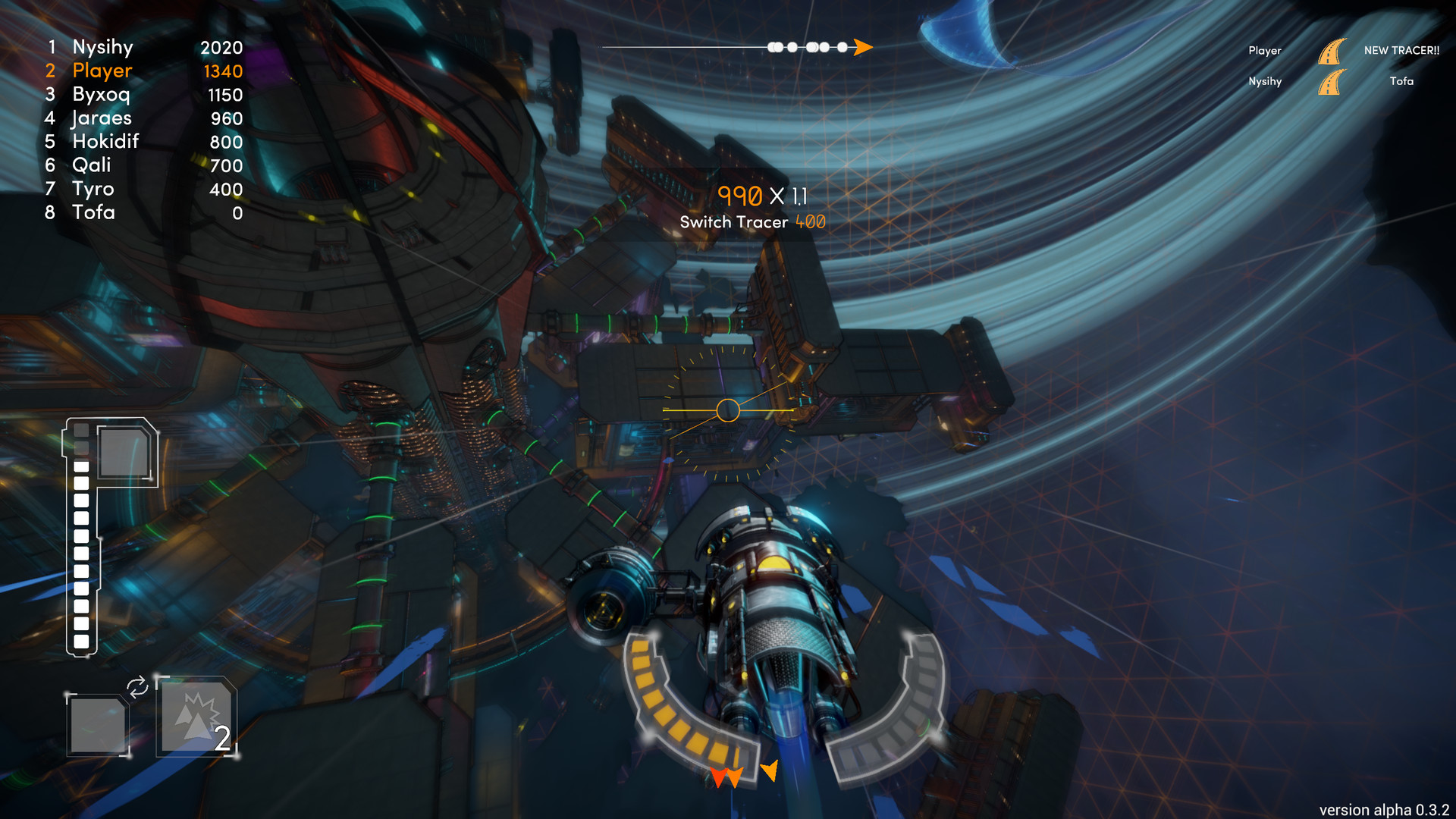Click the race progress track bar

pos(728,46)
